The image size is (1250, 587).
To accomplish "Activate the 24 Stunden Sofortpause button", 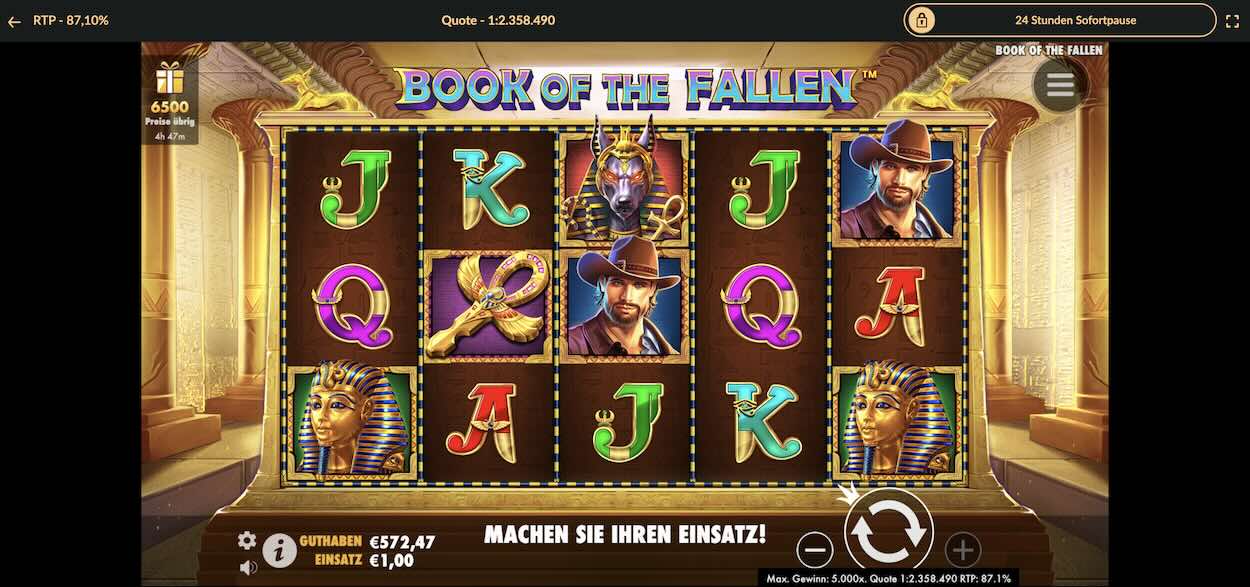I will (x=1060, y=20).
